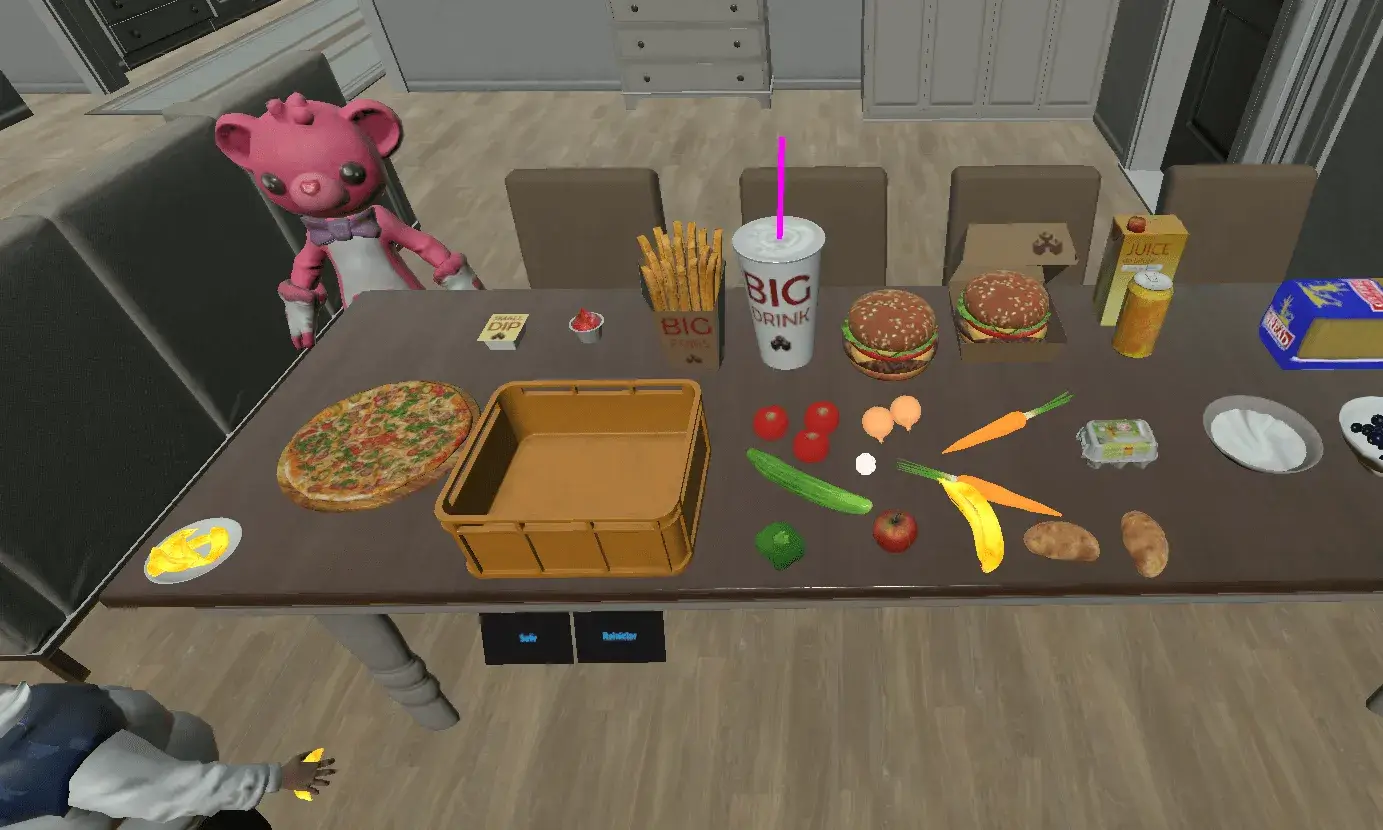Screen dimensions: 1383x830
Task: Click the Salir button under the table
Action: [527, 637]
